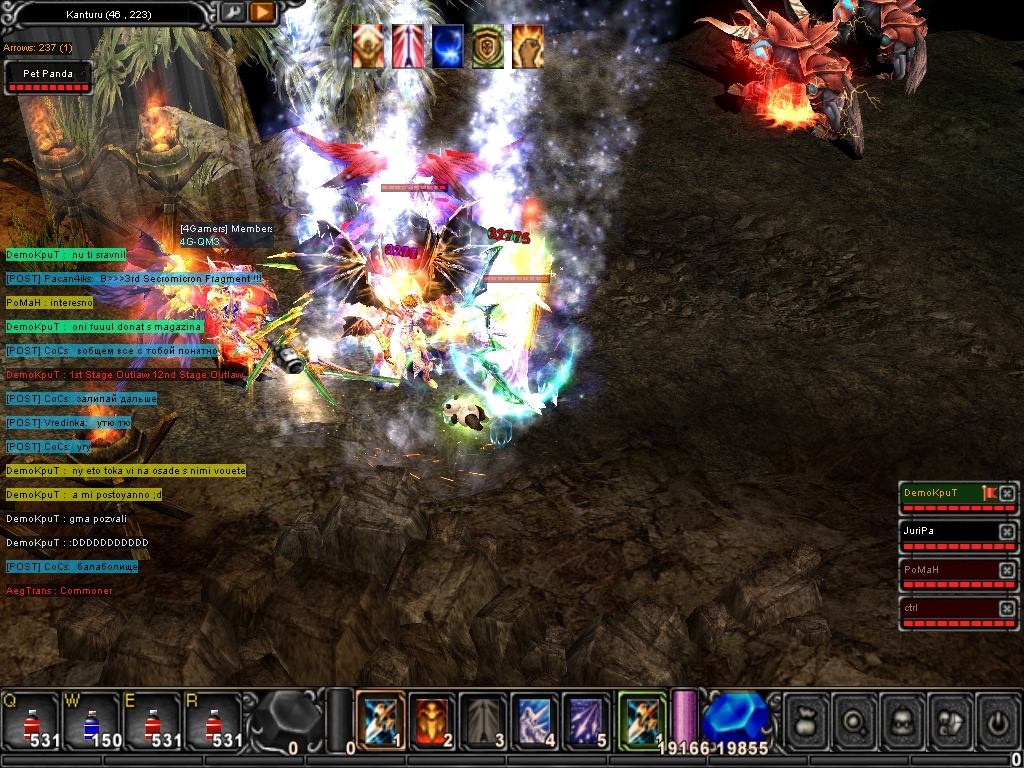Open the wrench settings button
This screenshot has width=1024, height=768.
pyautogui.click(x=232, y=12)
